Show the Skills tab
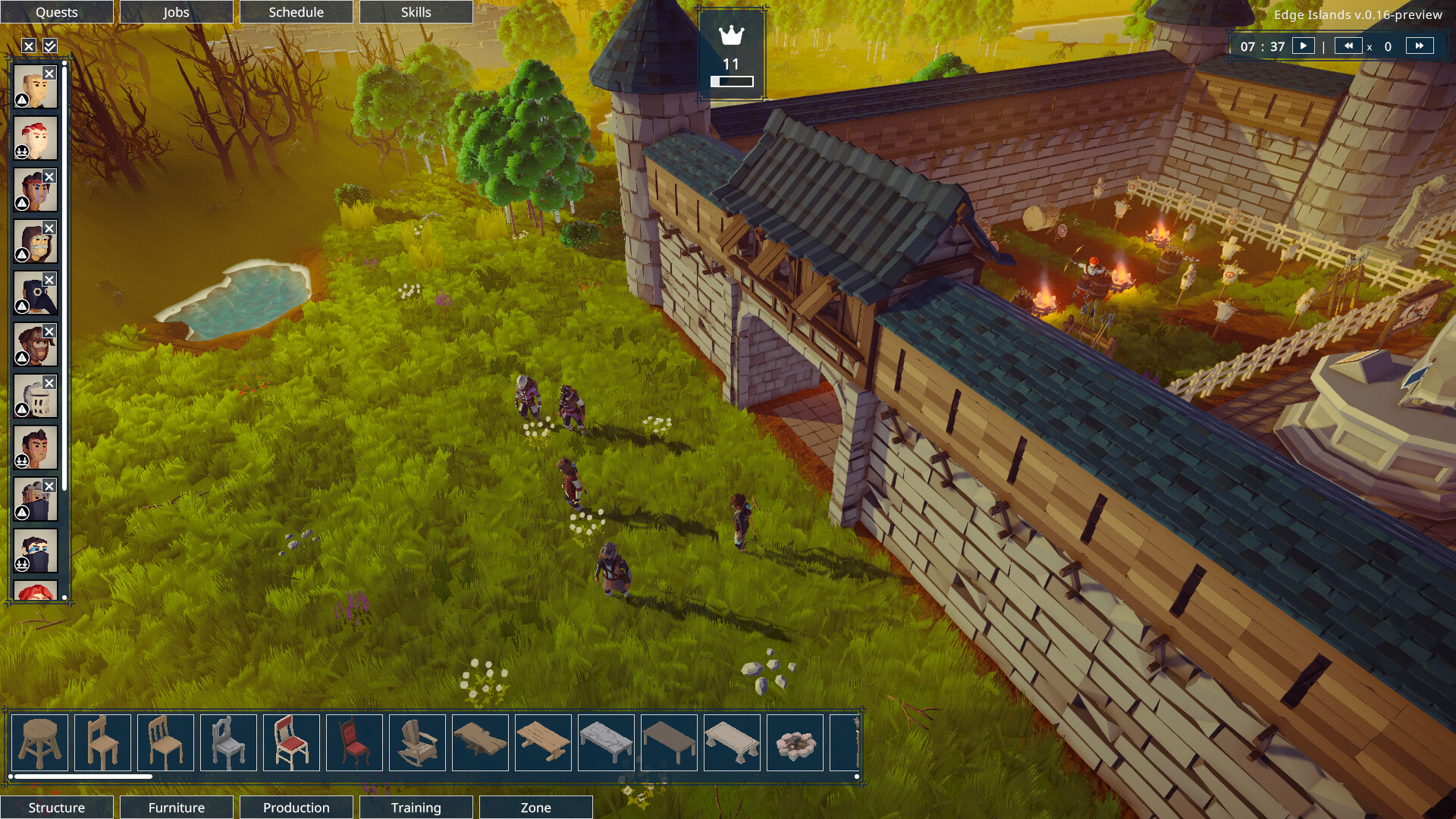1456x819 pixels. [416, 12]
